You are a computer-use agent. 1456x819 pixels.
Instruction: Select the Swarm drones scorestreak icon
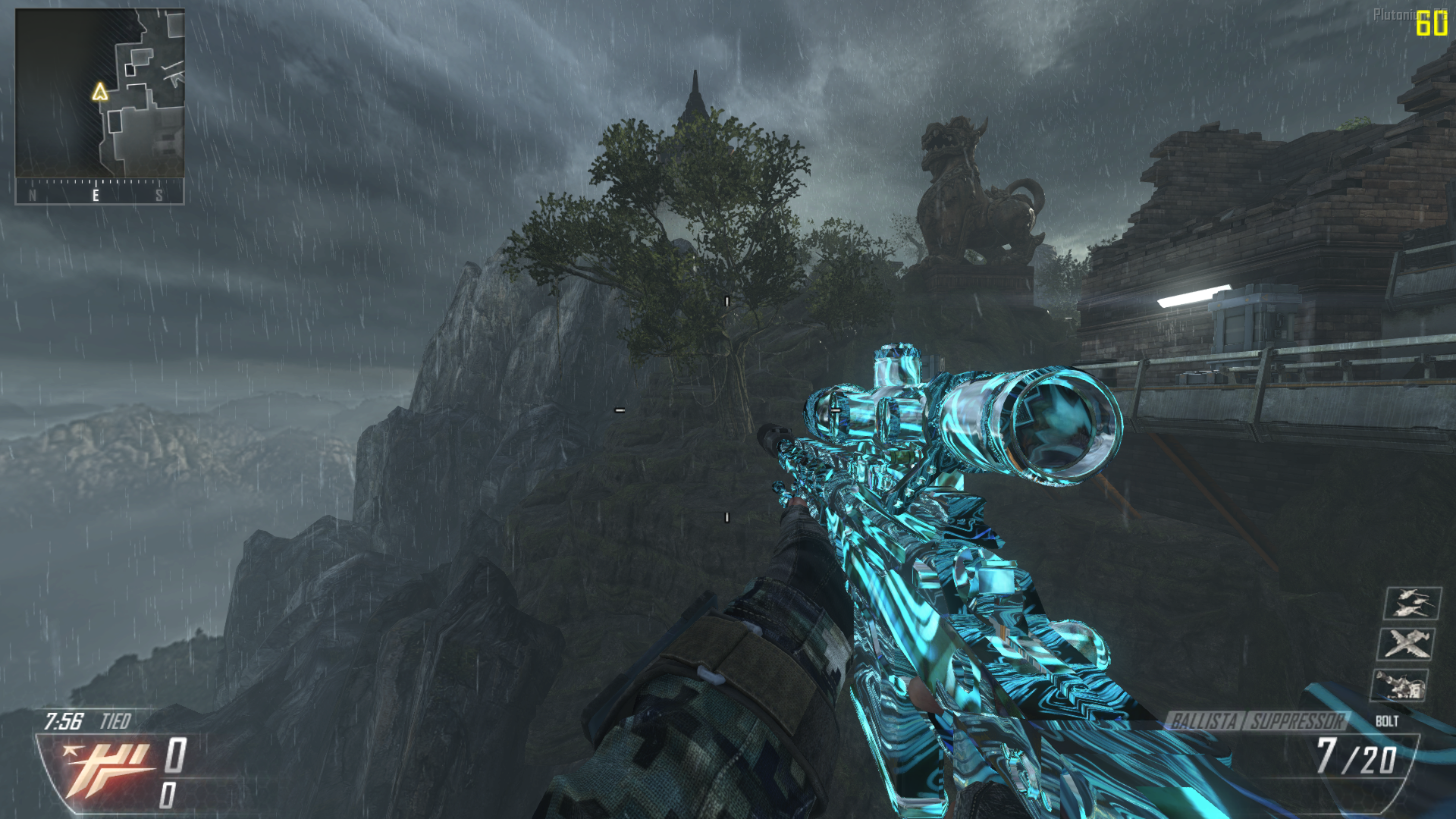click(1412, 603)
